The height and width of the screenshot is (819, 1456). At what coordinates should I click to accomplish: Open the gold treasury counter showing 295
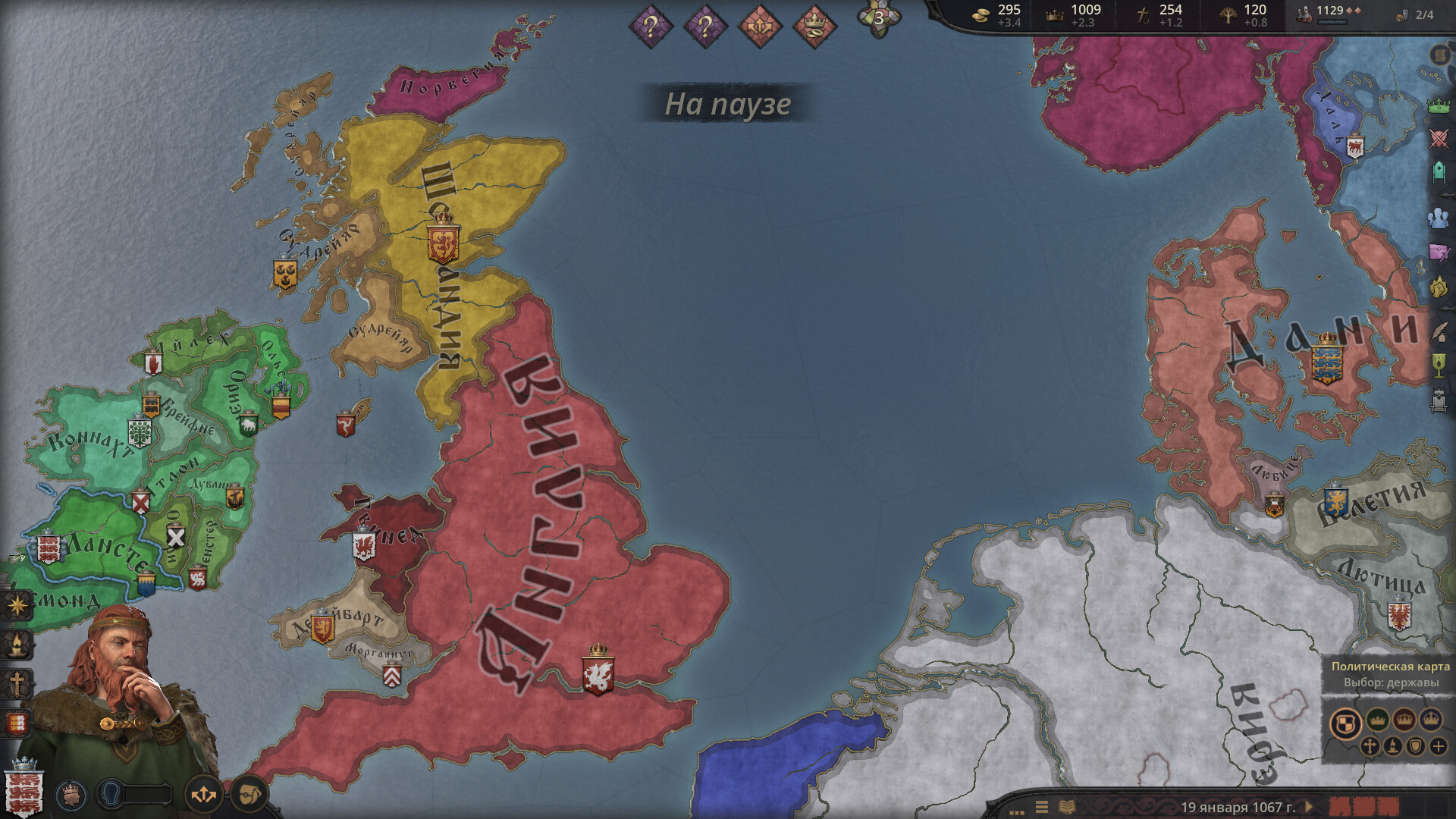coord(998,15)
